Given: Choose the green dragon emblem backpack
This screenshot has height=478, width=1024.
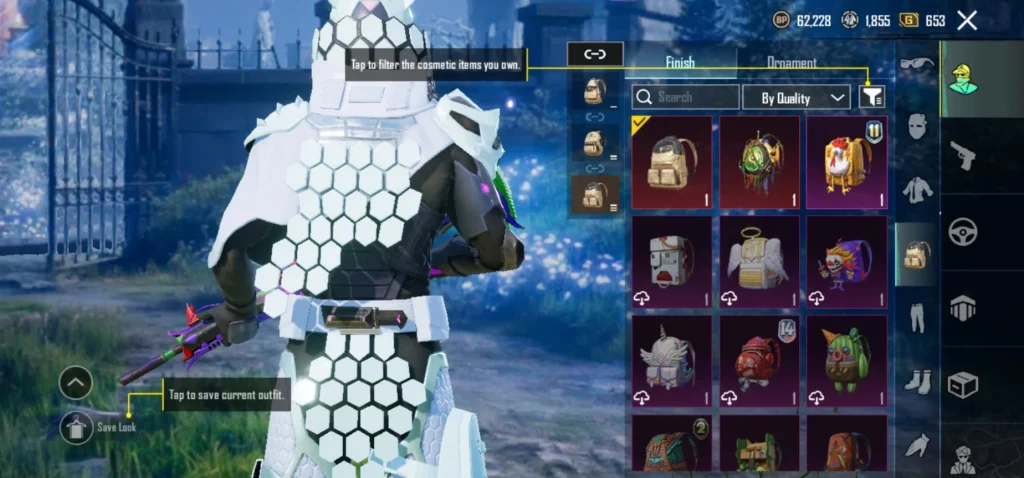Looking at the screenshot, I should 760,162.
